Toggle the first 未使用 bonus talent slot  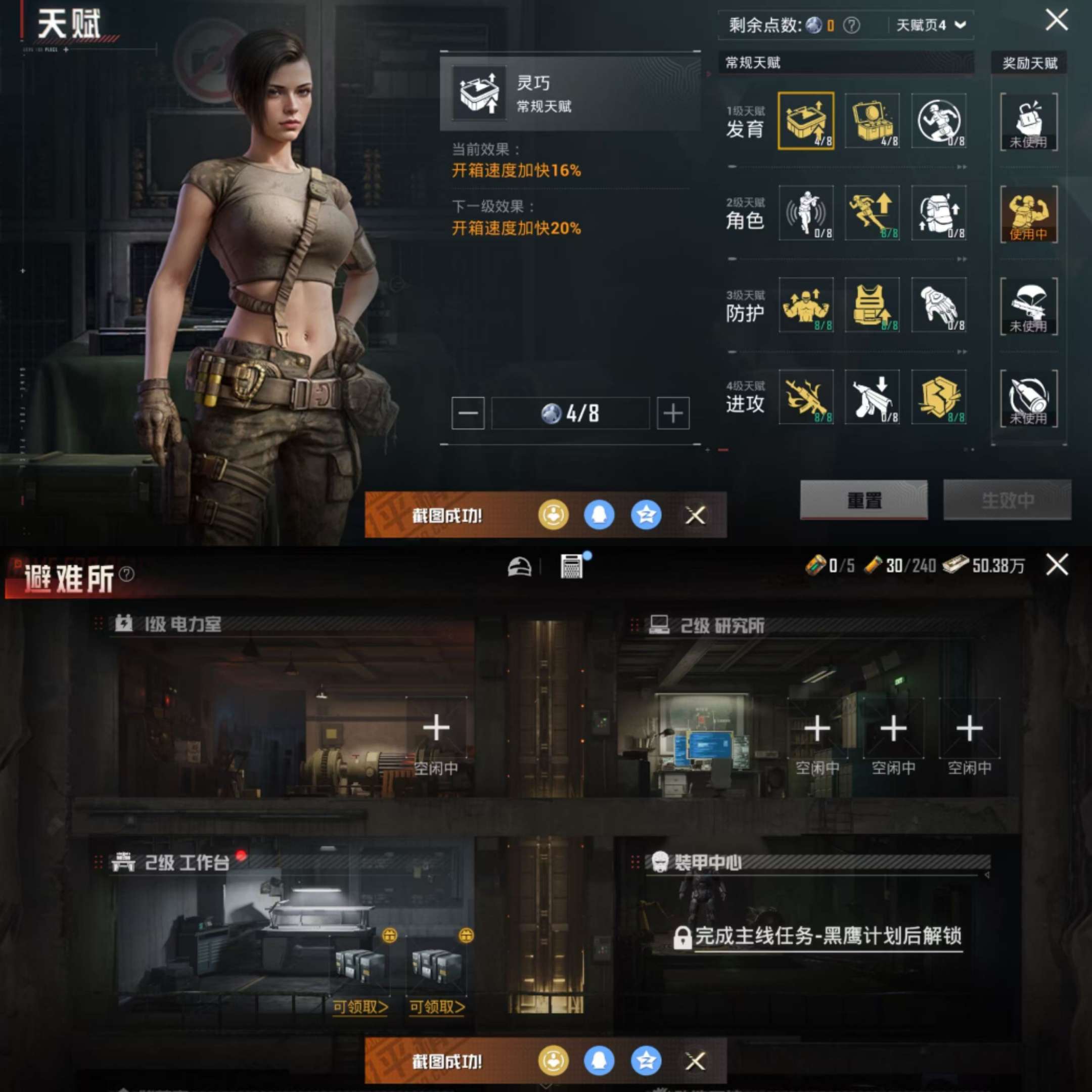1029,121
